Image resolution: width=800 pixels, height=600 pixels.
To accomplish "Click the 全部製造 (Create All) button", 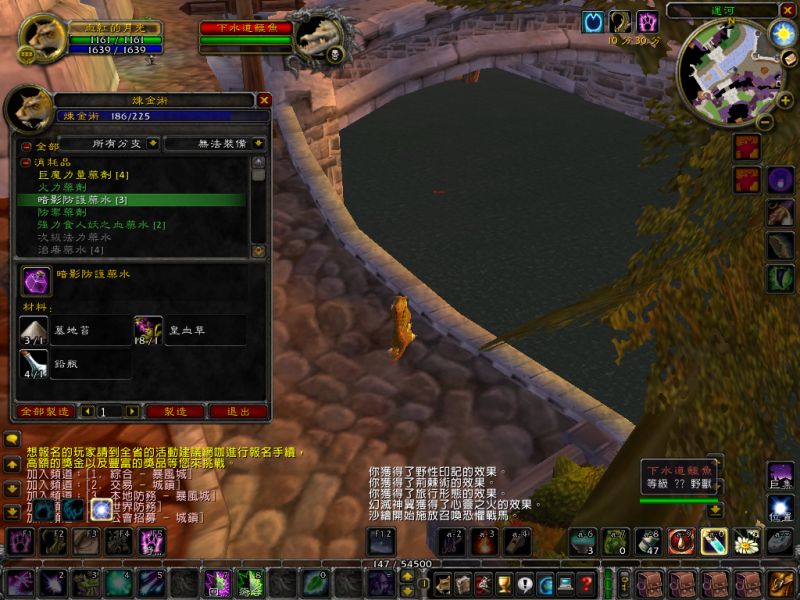I will pos(46,411).
